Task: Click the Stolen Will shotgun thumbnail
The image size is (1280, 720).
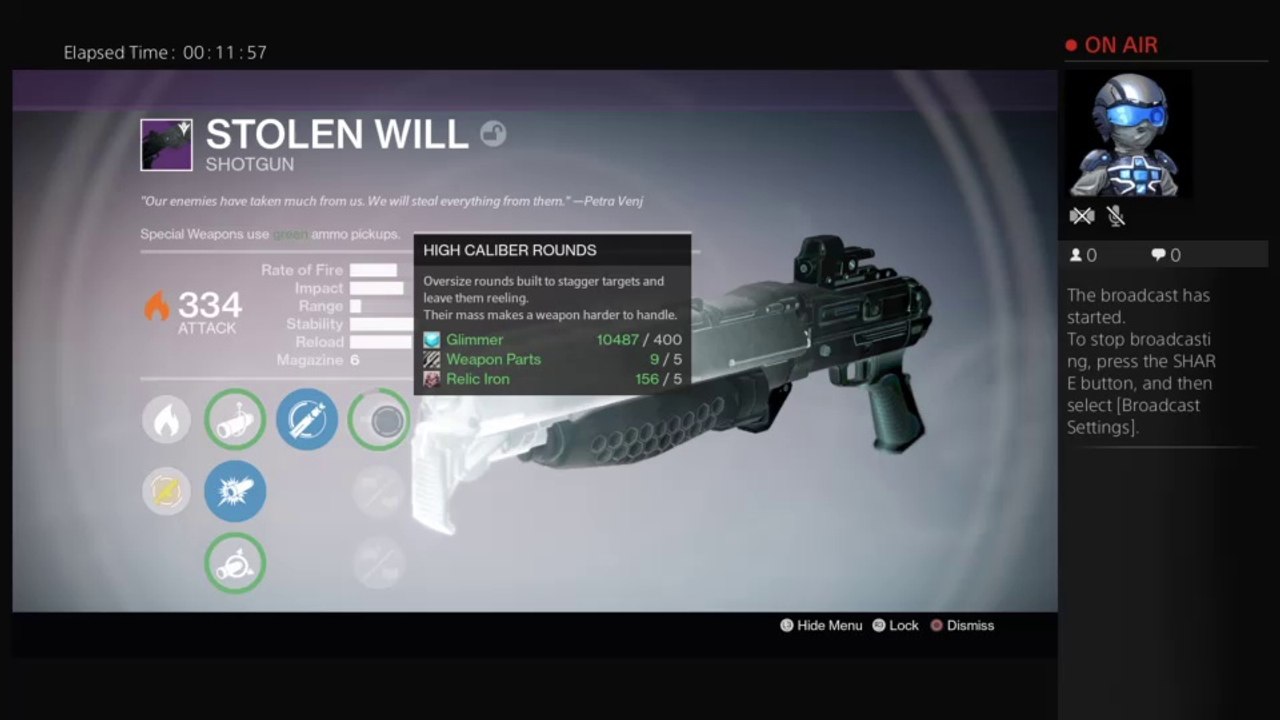Action: [x=166, y=145]
